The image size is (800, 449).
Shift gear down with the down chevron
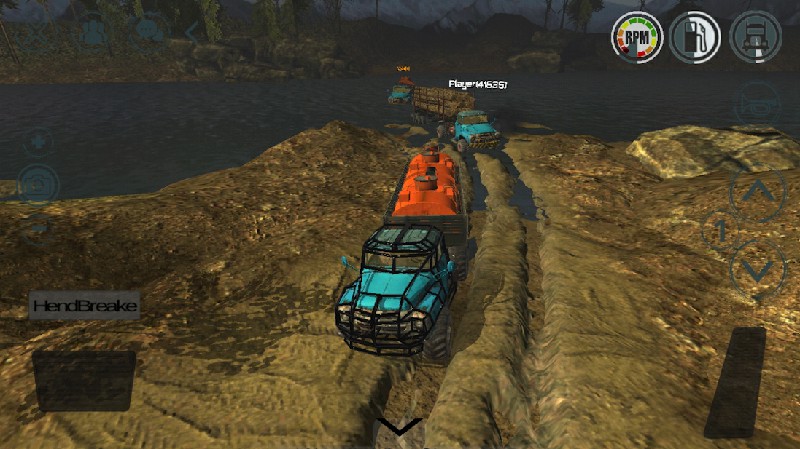758,268
